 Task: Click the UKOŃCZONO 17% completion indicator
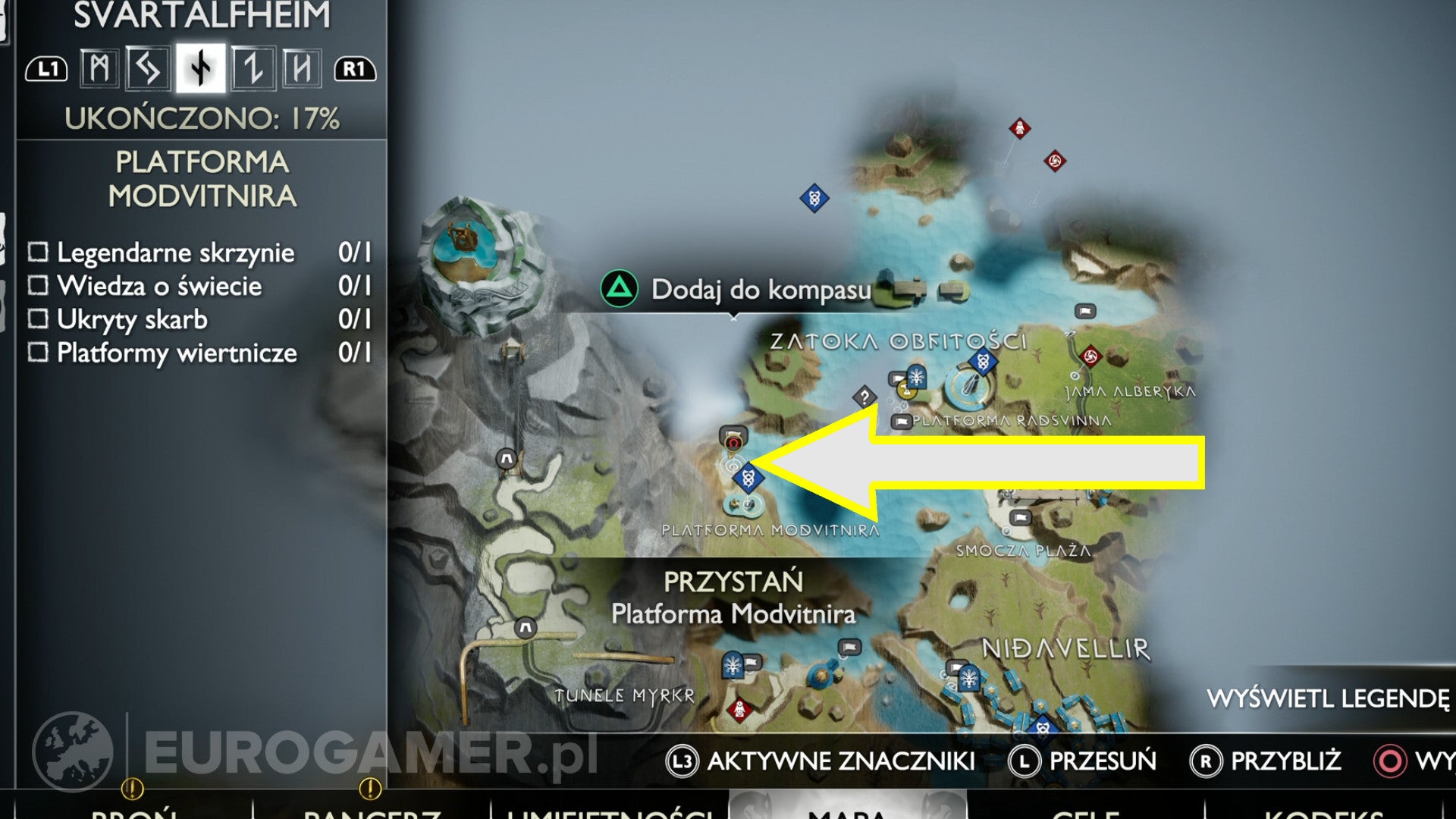(x=202, y=117)
